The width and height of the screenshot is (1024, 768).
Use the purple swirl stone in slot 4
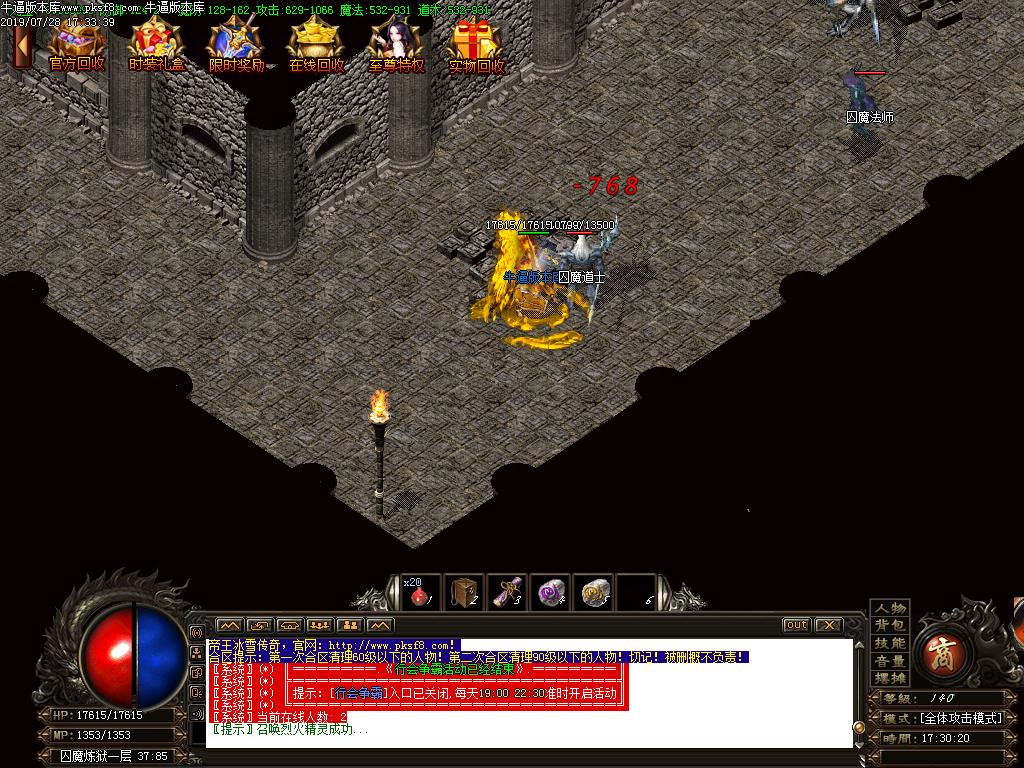click(551, 592)
